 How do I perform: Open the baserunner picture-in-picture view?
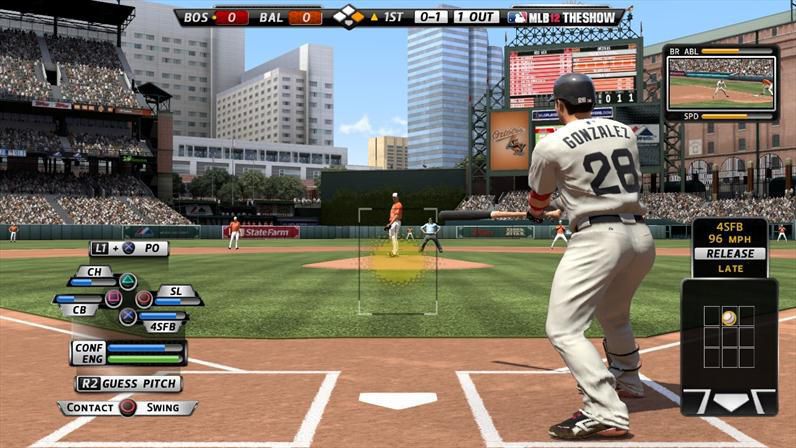pos(720,83)
